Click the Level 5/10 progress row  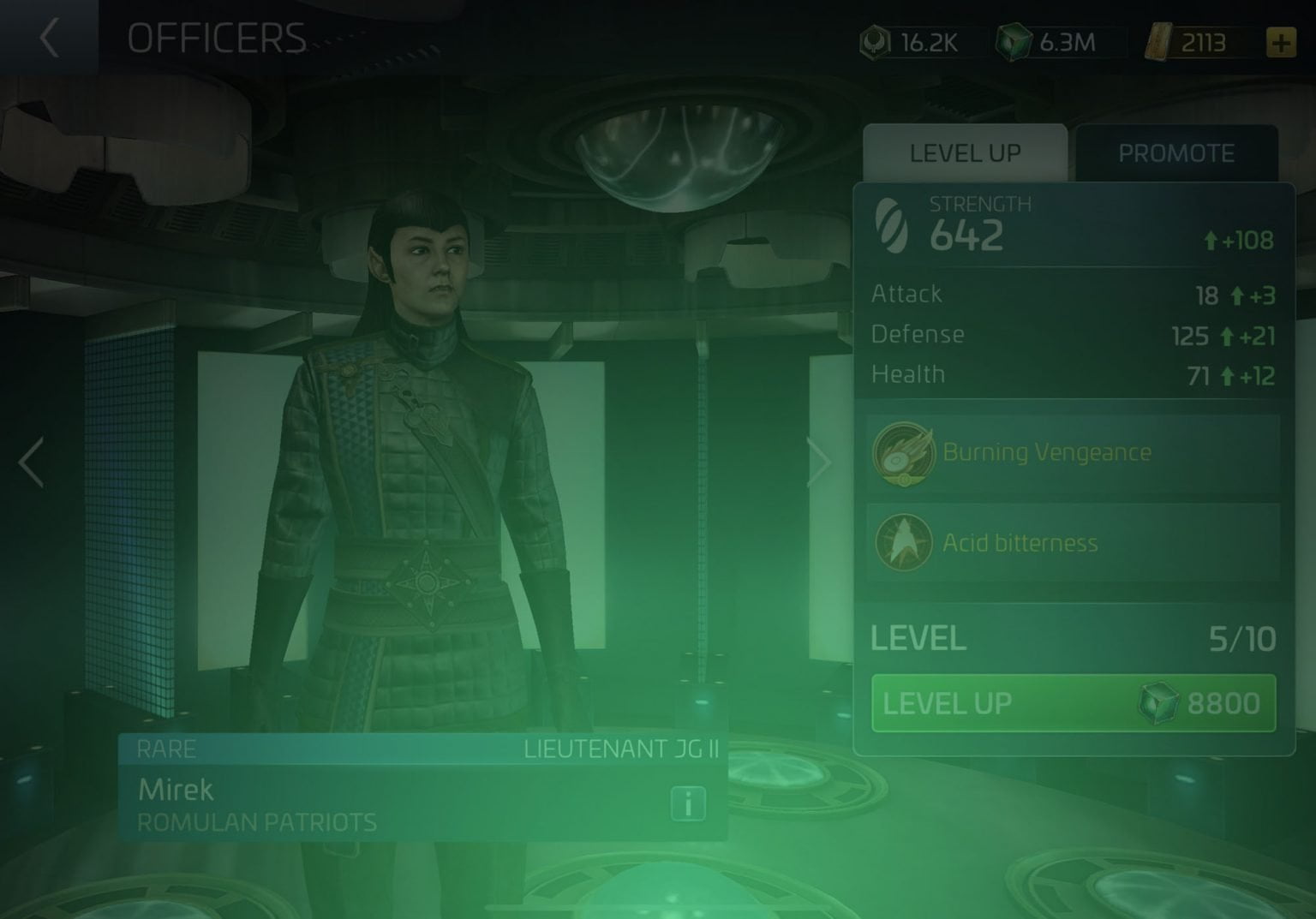point(1069,639)
